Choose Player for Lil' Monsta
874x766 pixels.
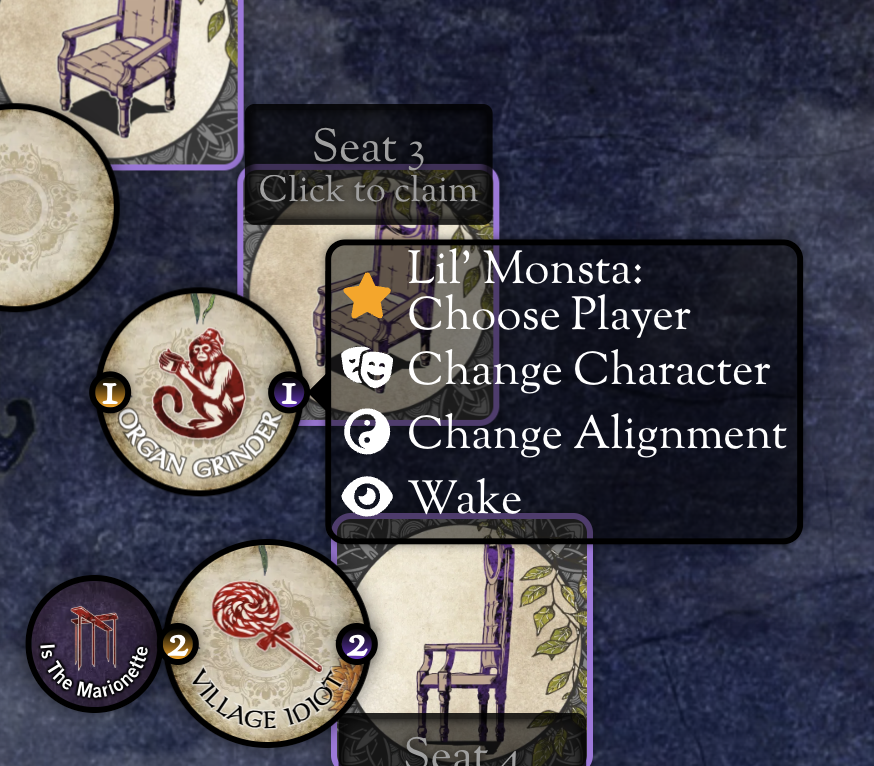548,294
